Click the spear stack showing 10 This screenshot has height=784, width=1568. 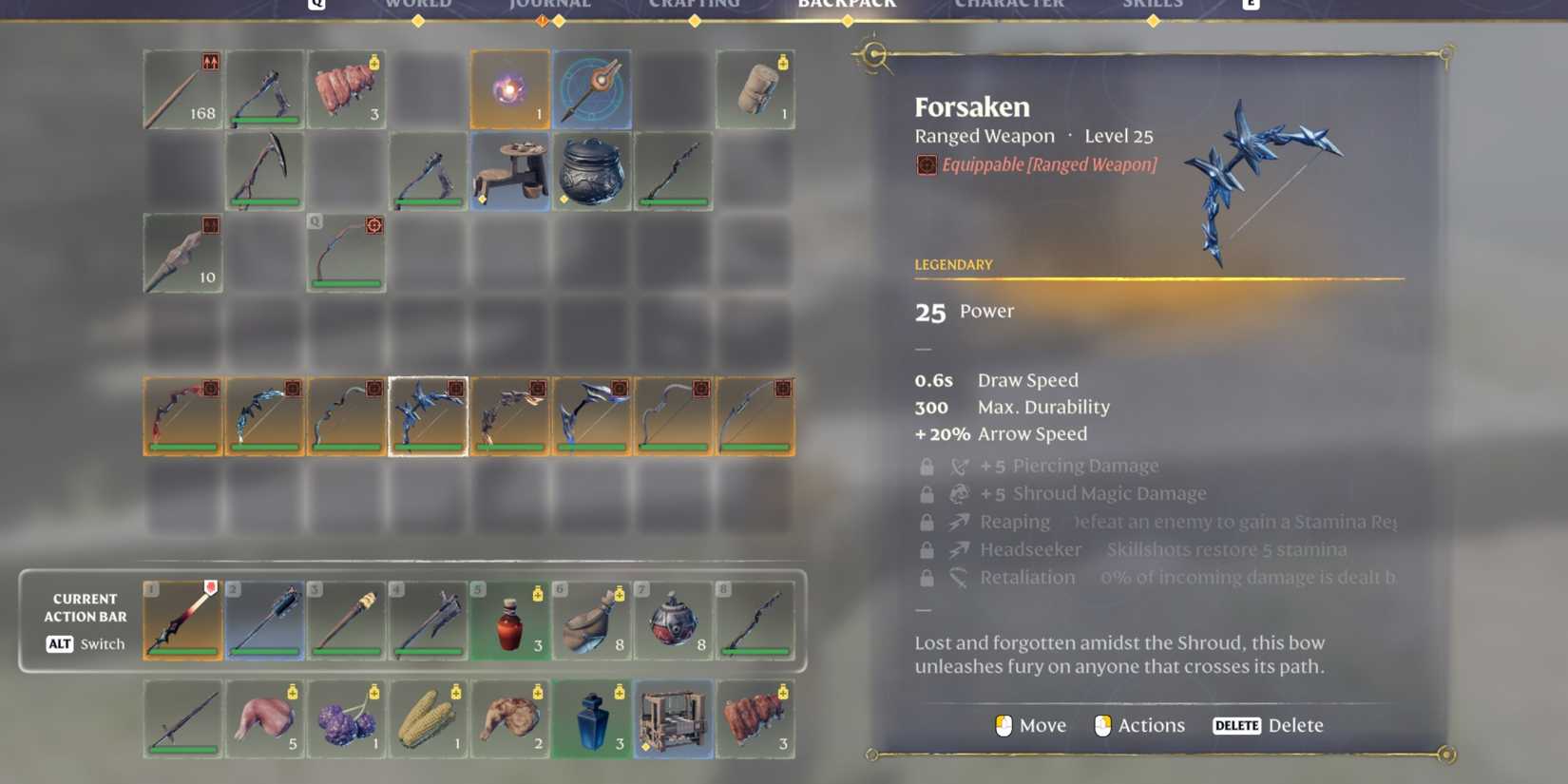coord(182,252)
